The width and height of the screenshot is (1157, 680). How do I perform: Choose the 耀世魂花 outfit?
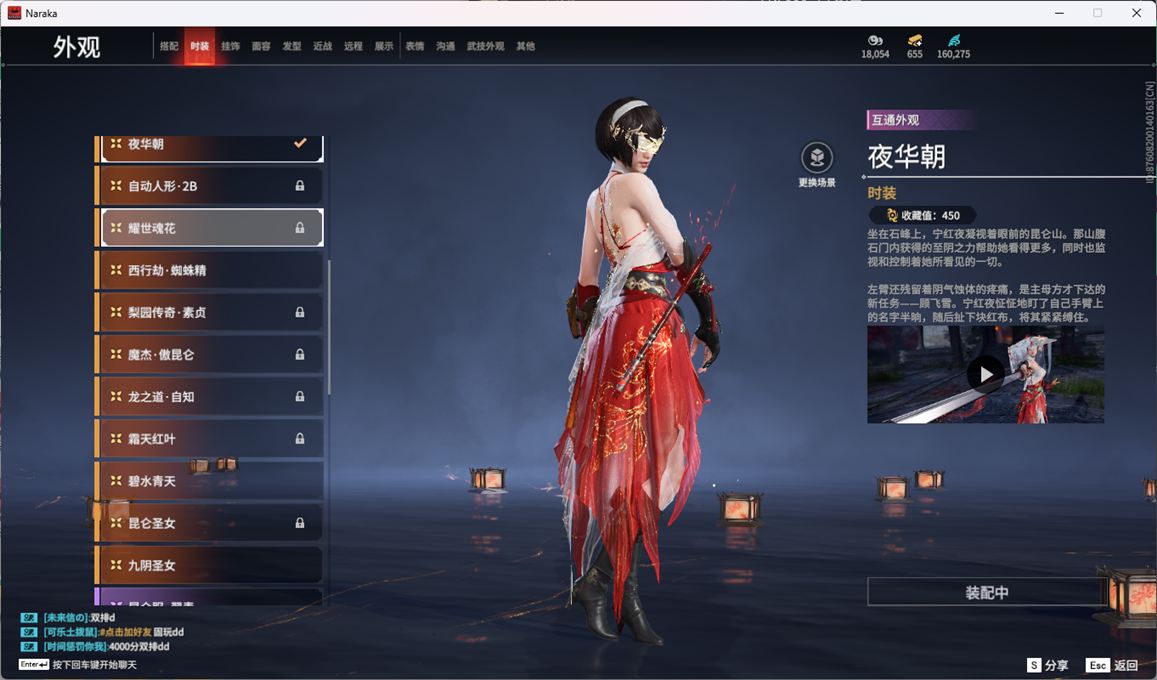tap(210, 228)
